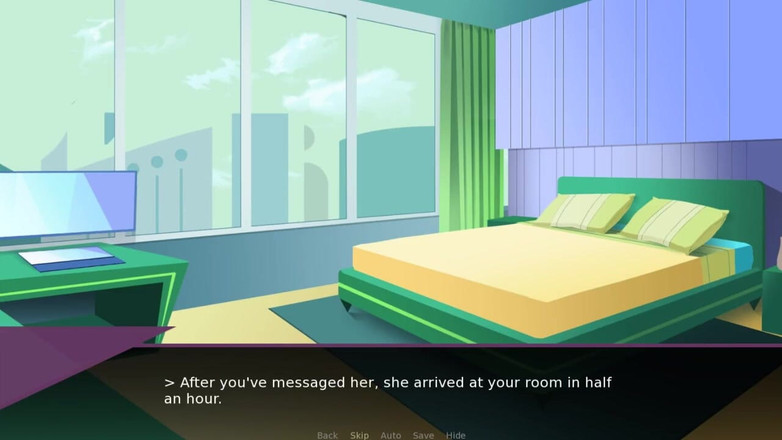Image resolution: width=782 pixels, height=440 pixels.
Task: Turn on Auto mode
Action: click(x=391, y=435)
